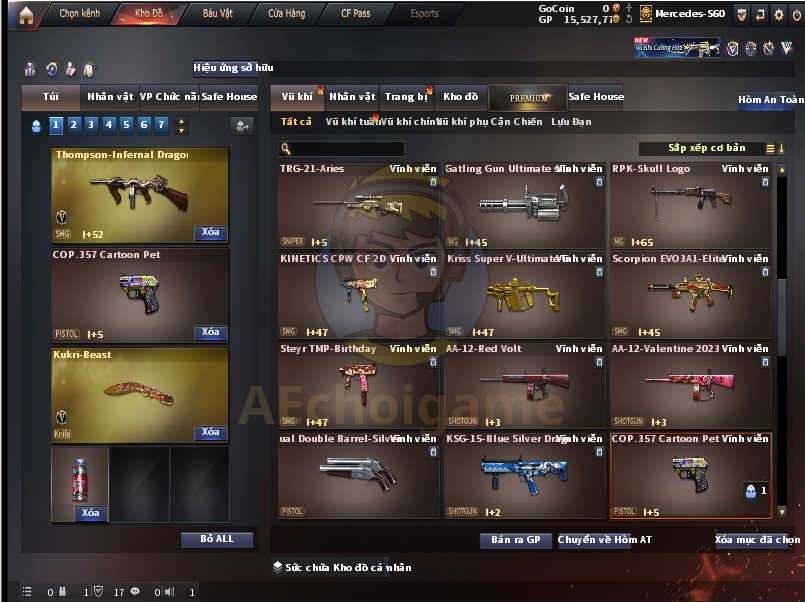Go to Chọn kênh channel selection
Screen dimensions: 805x602
click(x=78, y=14)
